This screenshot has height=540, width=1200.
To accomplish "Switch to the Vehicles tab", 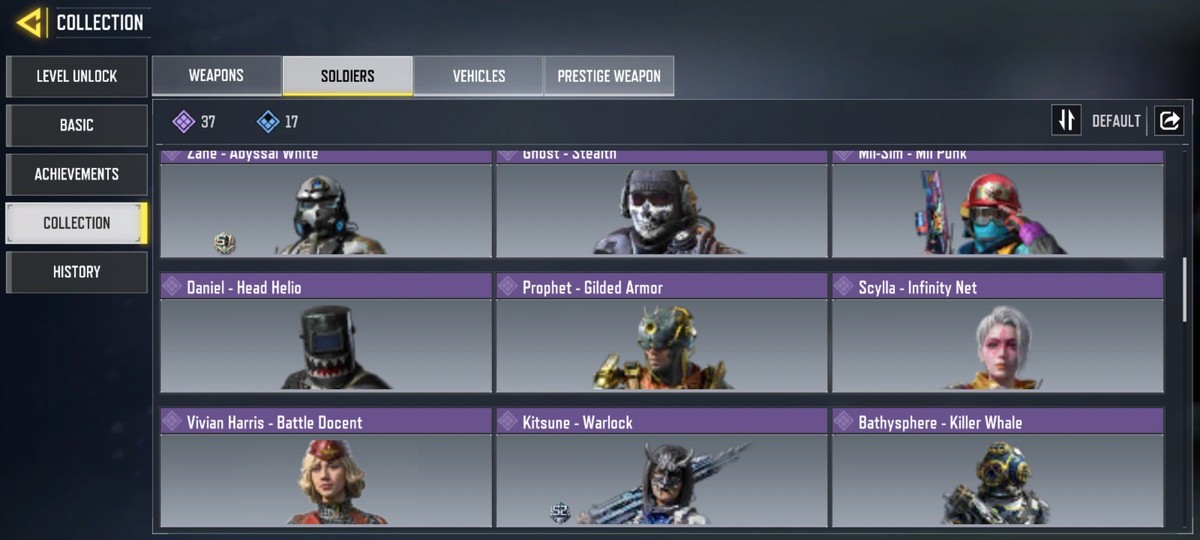I will point(478,76).
